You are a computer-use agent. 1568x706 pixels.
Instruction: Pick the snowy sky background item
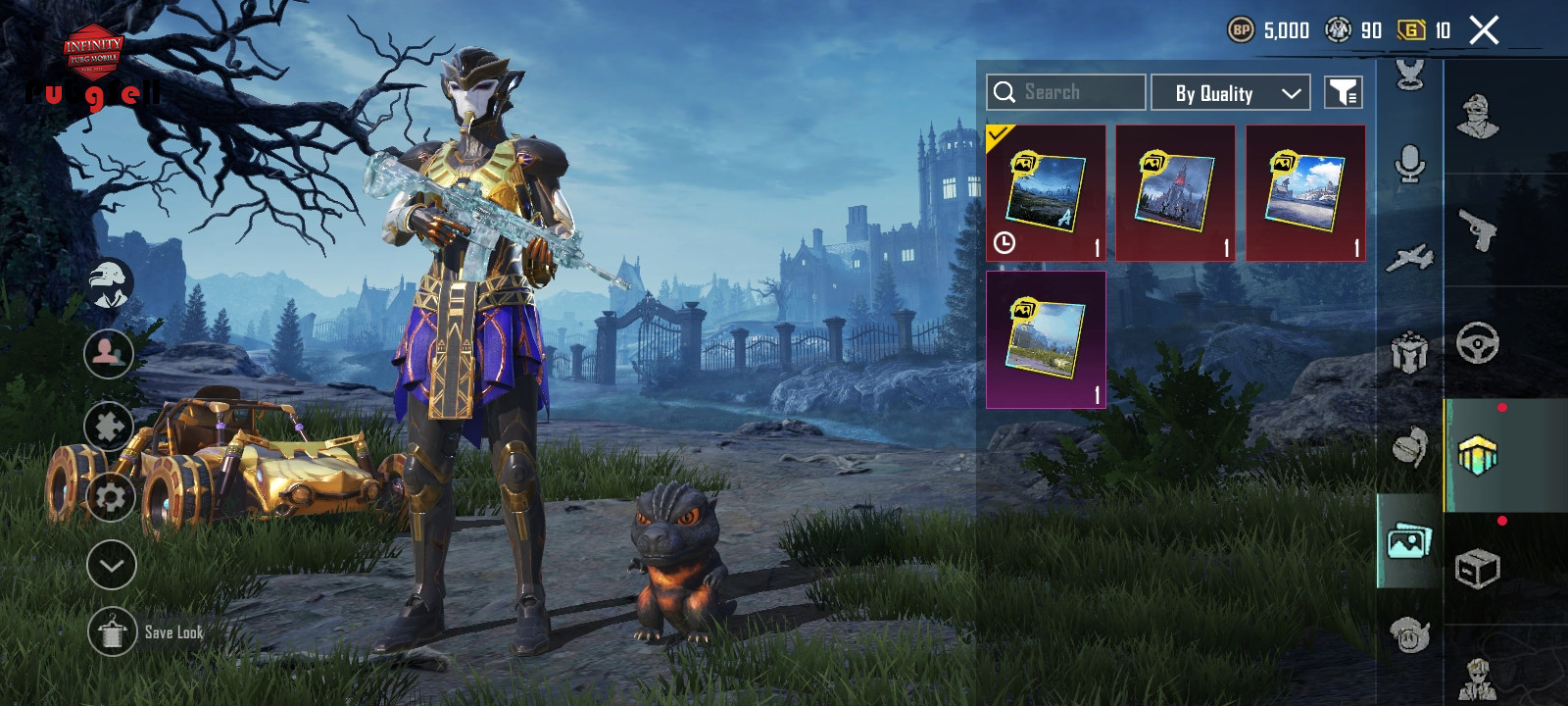click(x=1305, y=193)
